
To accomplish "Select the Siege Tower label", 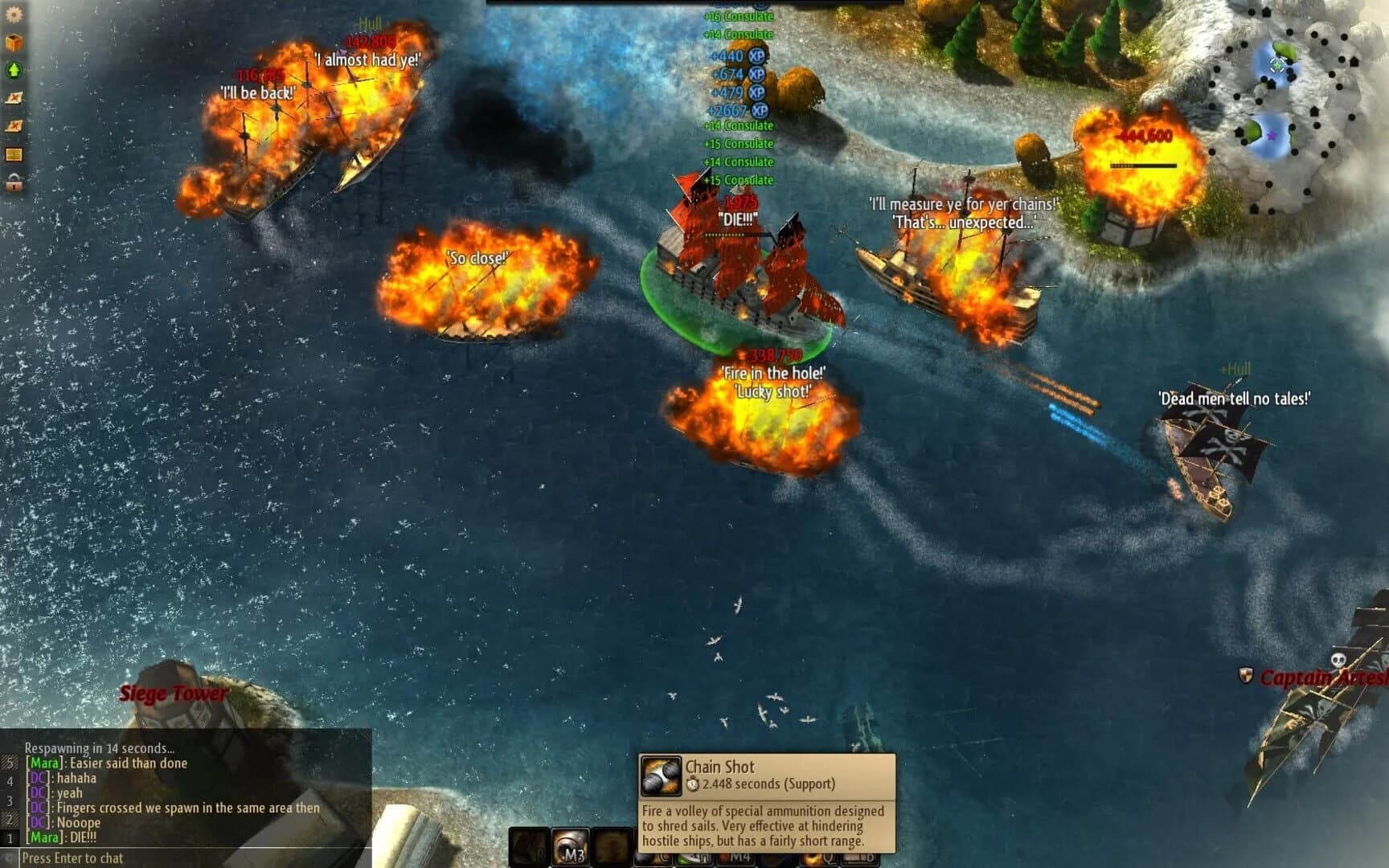I will [x=172, y=693].
